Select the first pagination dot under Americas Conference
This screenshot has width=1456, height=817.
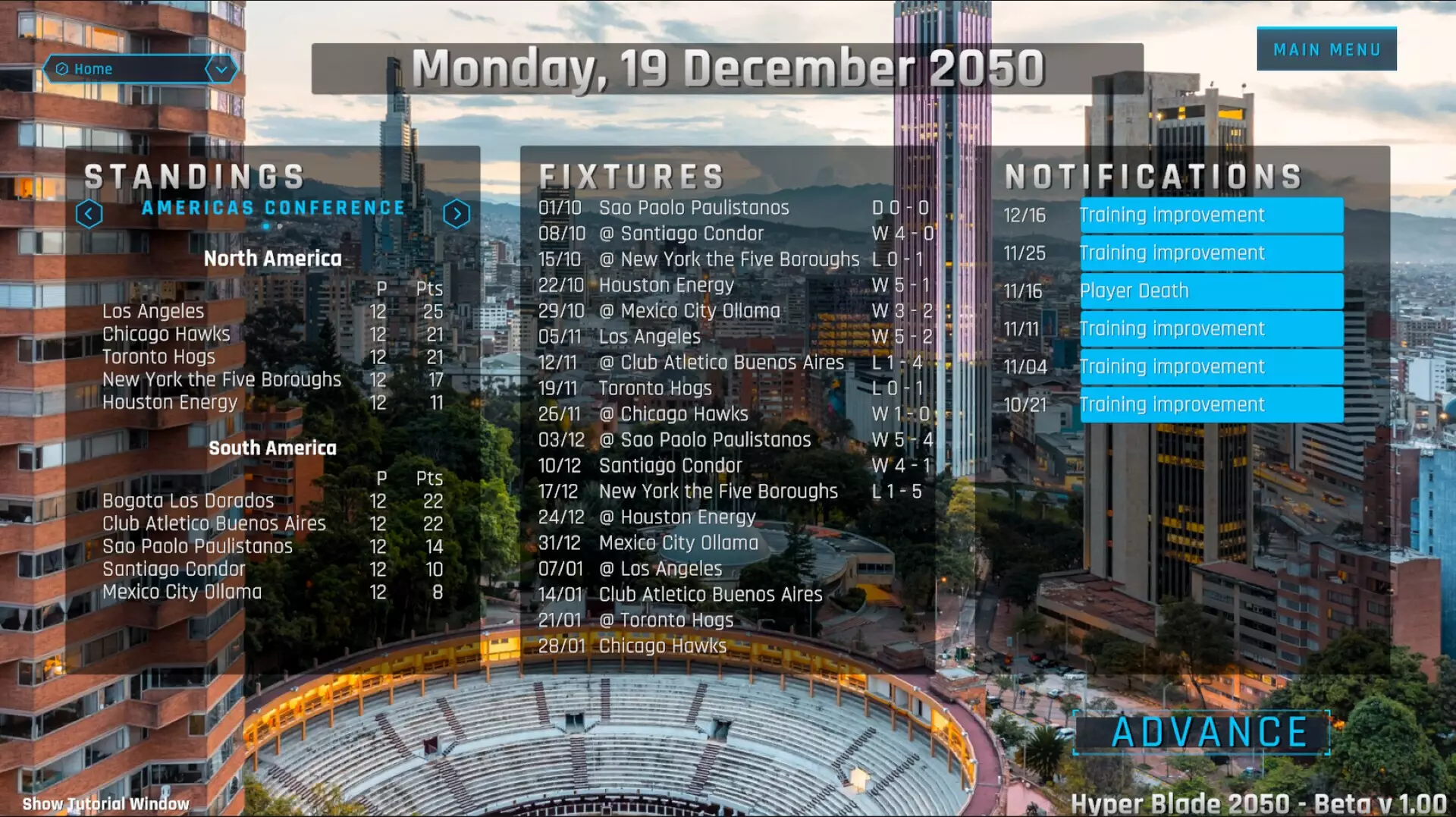tap(266, 226)
